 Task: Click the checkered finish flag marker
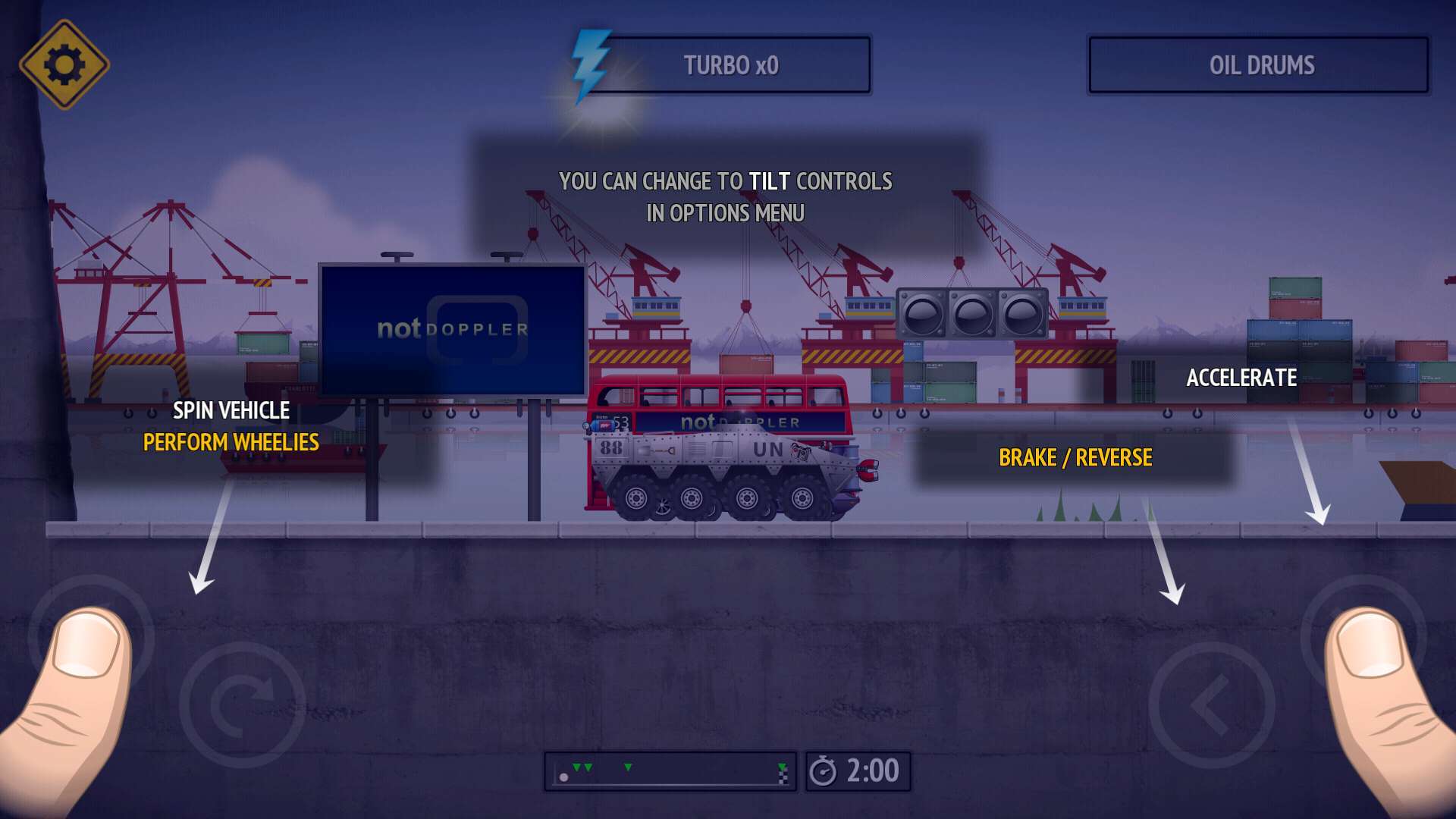tap(783, 777)
